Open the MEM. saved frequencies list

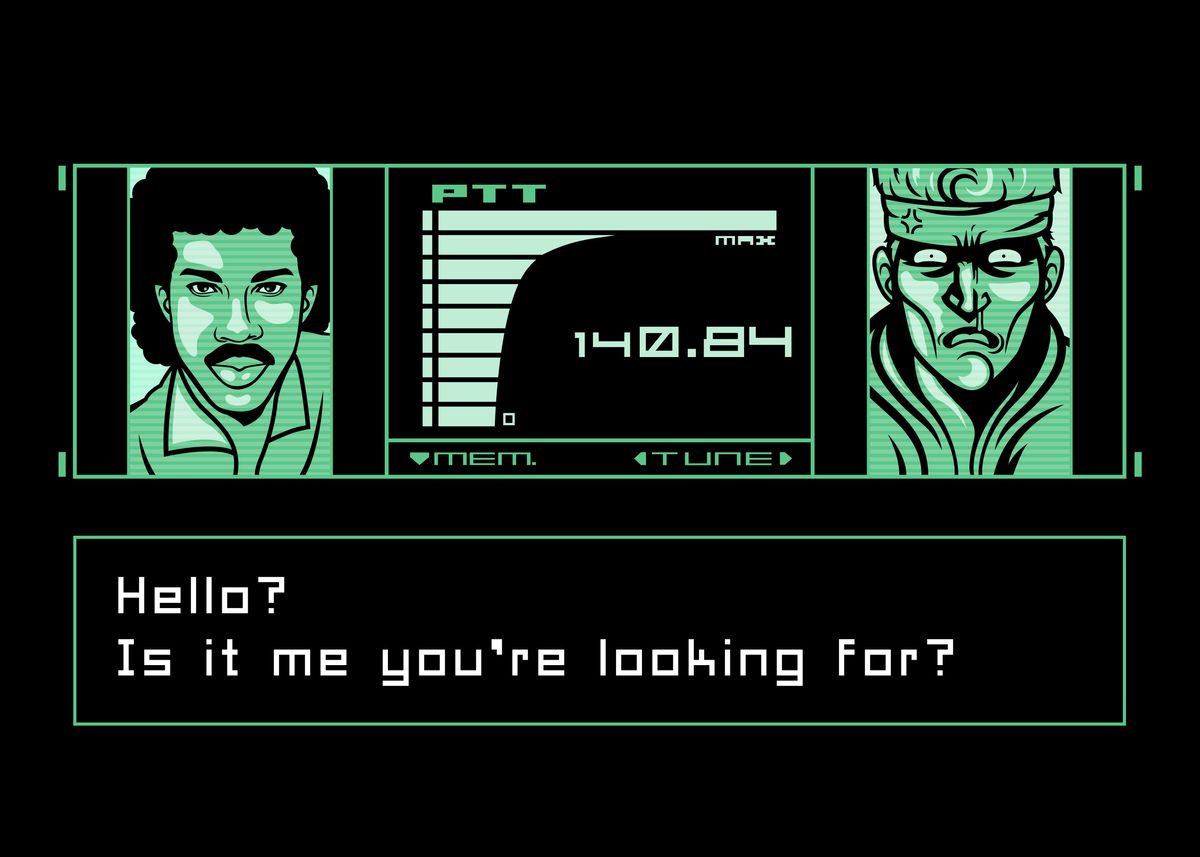[x=473, y=459]
